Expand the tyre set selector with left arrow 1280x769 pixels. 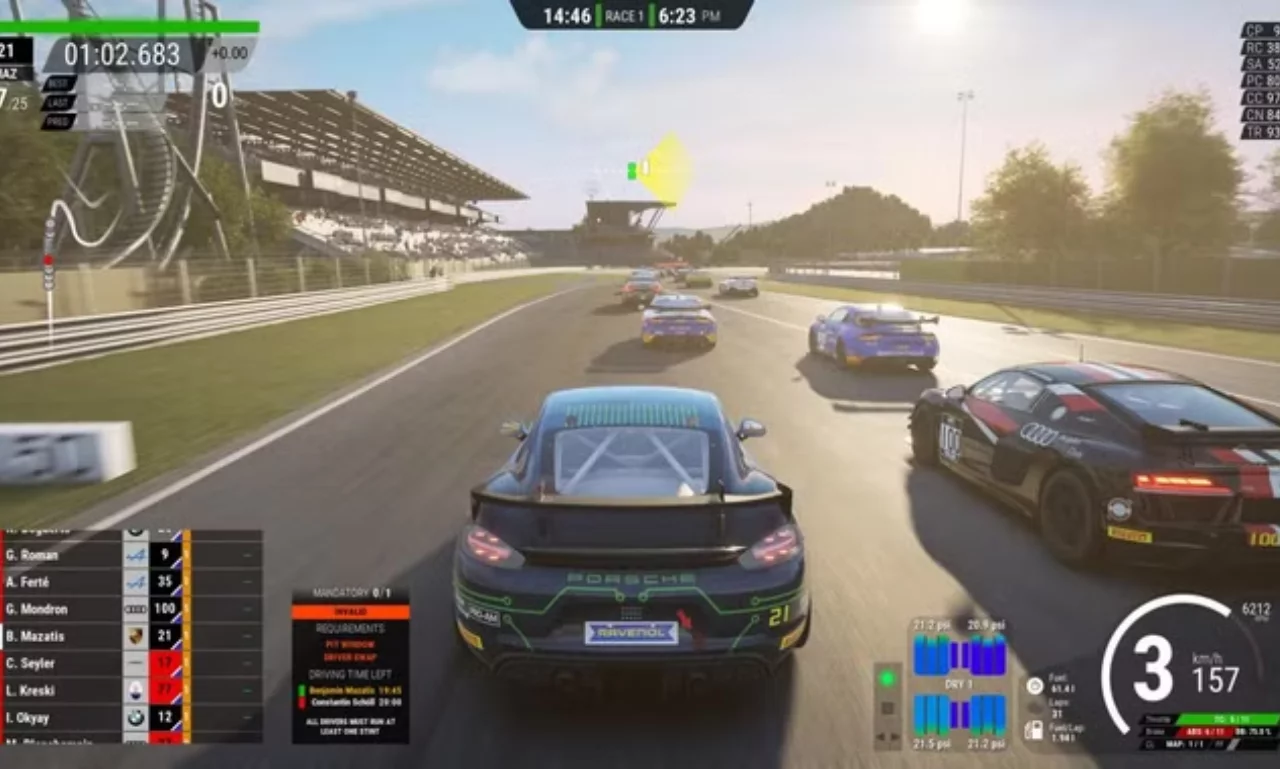pos(880,736)
